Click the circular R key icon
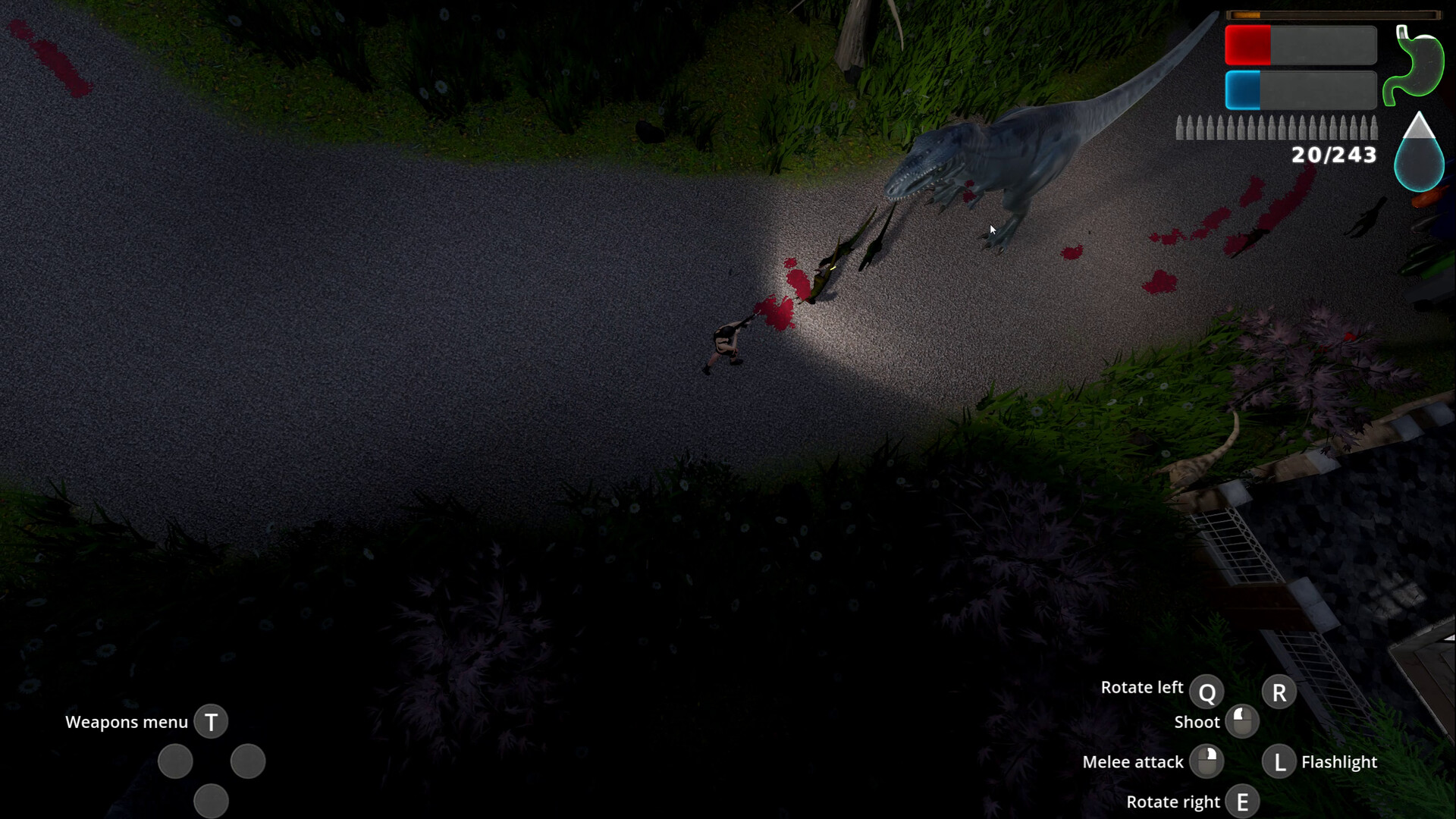Image resolution: width=1456 pixels, height=819 pixels. click(1279, 691)
